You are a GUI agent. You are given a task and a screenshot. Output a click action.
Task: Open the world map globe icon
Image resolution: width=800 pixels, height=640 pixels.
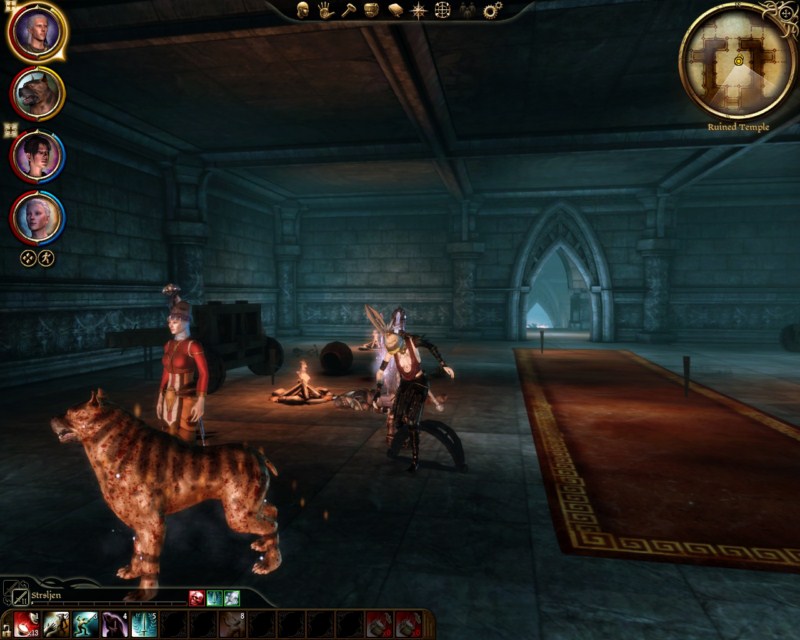[442, 10]
